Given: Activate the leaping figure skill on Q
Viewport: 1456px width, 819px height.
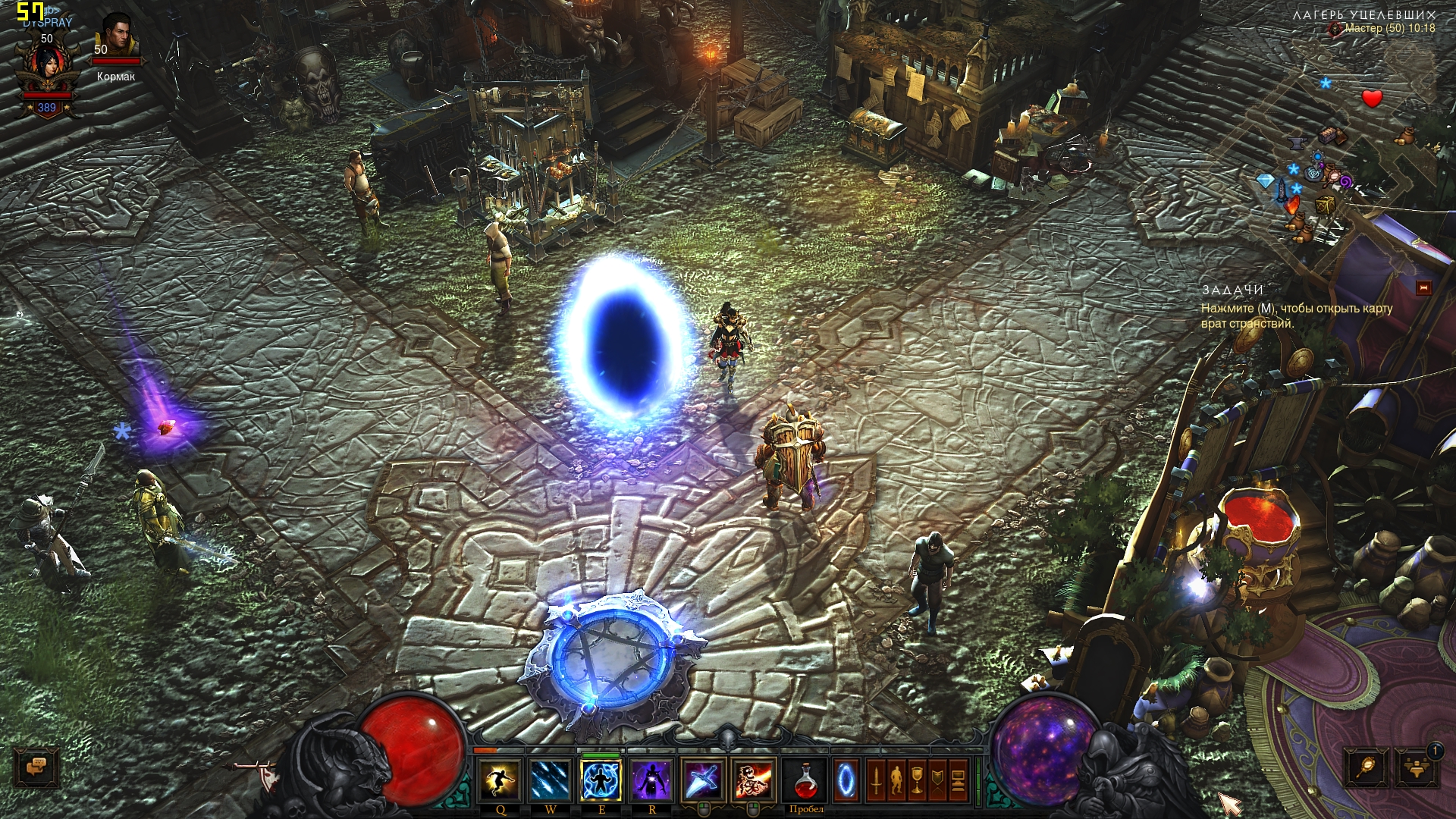Looking at the screenshot, I should click(500, 780).
